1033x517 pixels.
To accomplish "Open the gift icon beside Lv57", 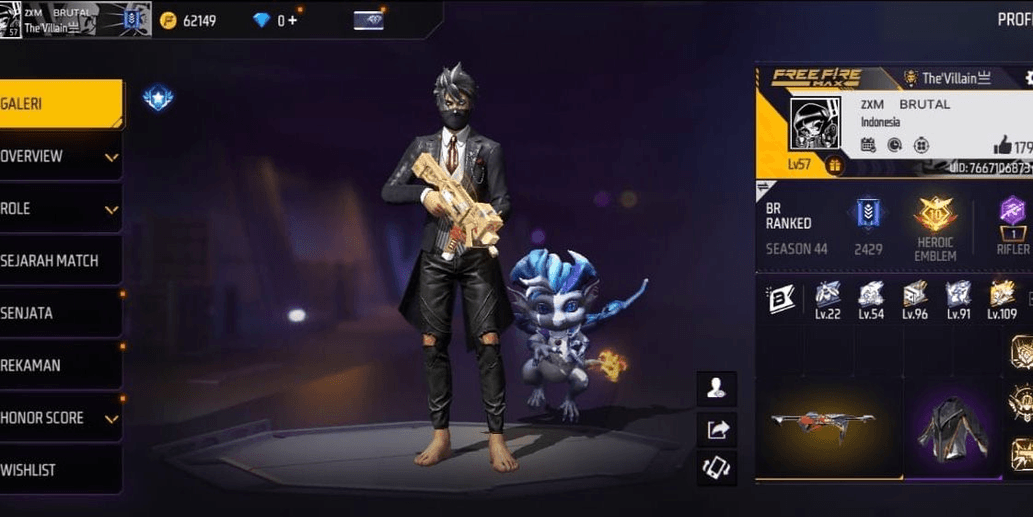I will click(x=834, y=166).
